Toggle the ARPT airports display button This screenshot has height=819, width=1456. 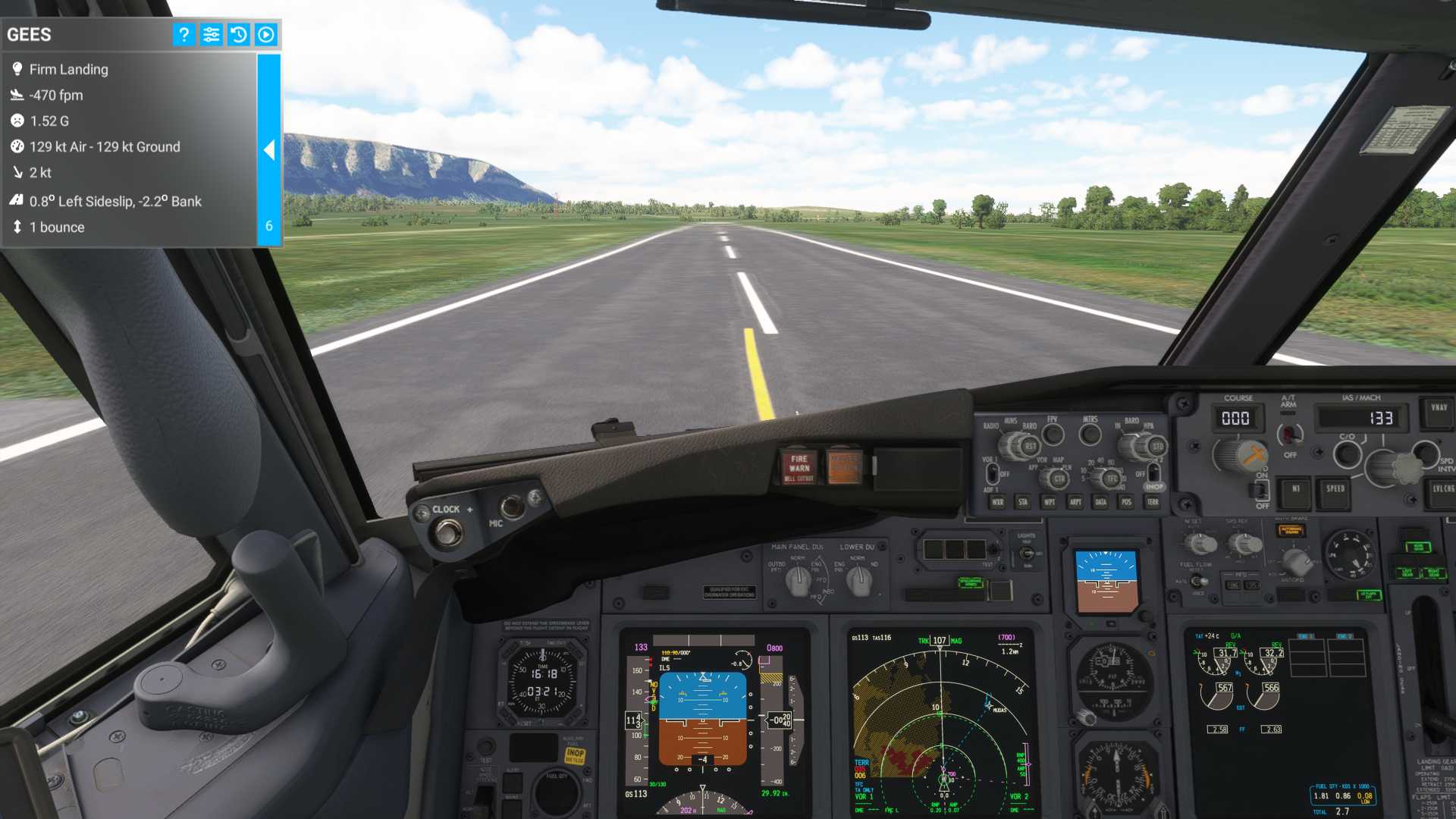coord(1075,502)
